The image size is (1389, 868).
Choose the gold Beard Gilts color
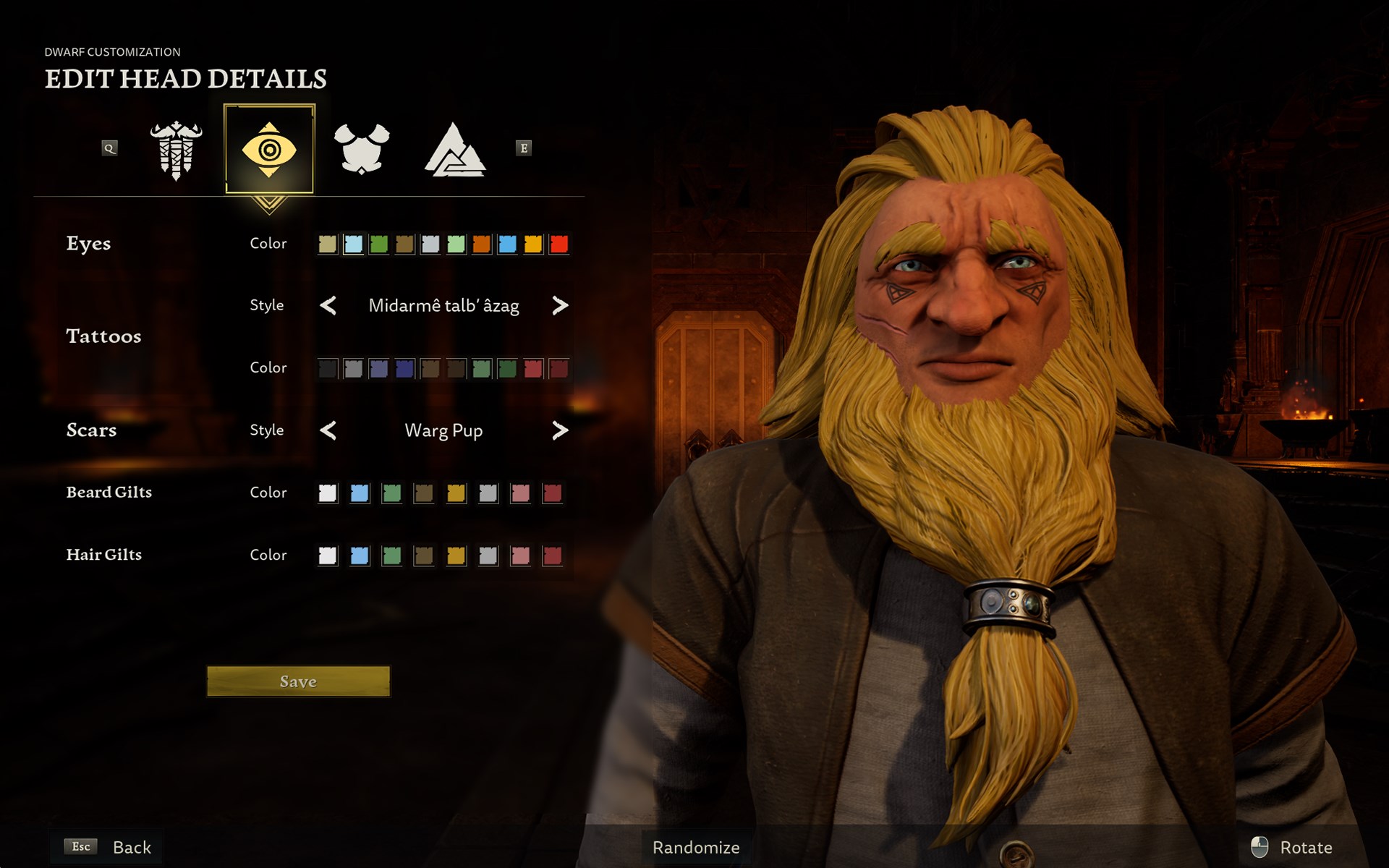(x=456, y=493)
